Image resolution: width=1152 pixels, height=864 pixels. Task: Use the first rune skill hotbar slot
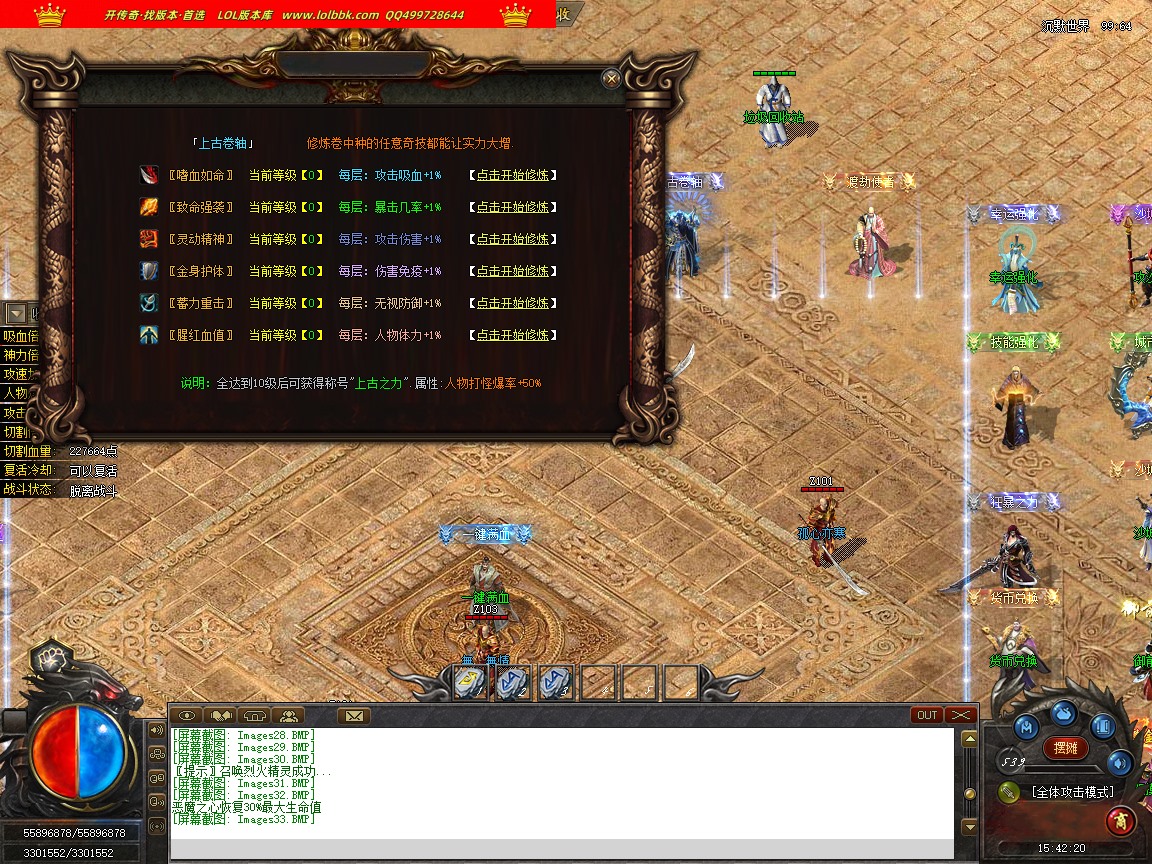470,682
